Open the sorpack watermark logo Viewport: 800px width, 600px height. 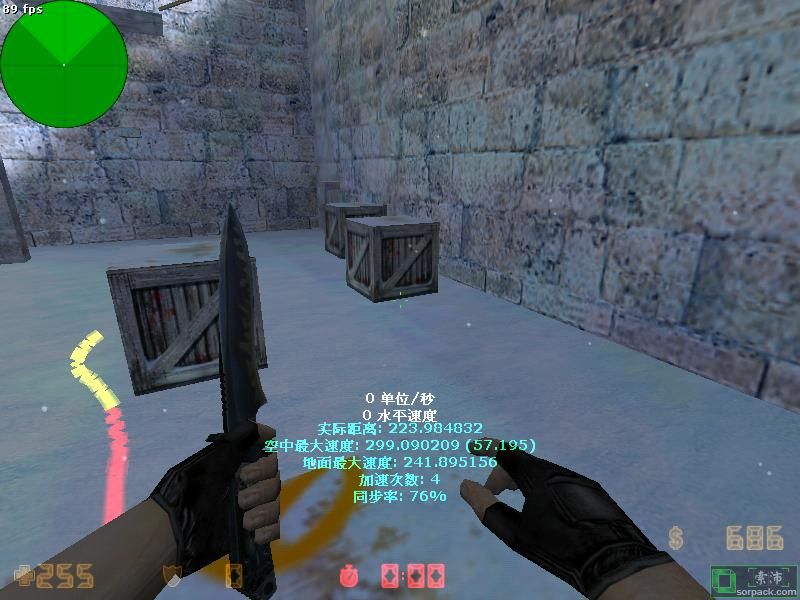coord(754,580)
